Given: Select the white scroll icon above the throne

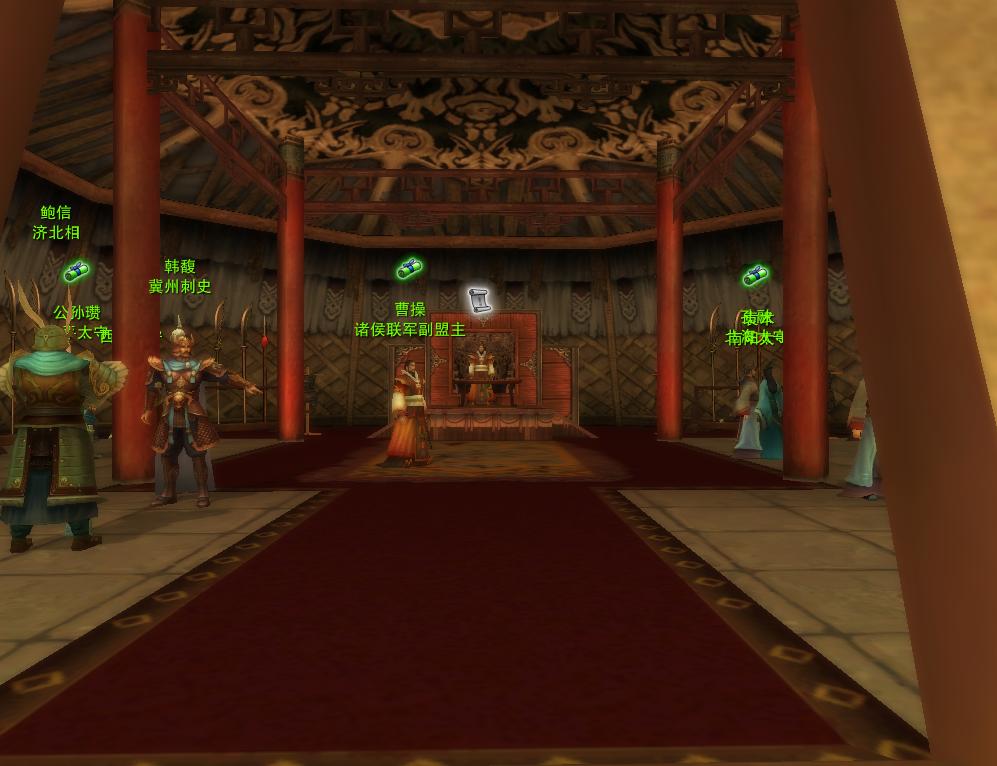Looking at the screenshot, I should [480, 300].
